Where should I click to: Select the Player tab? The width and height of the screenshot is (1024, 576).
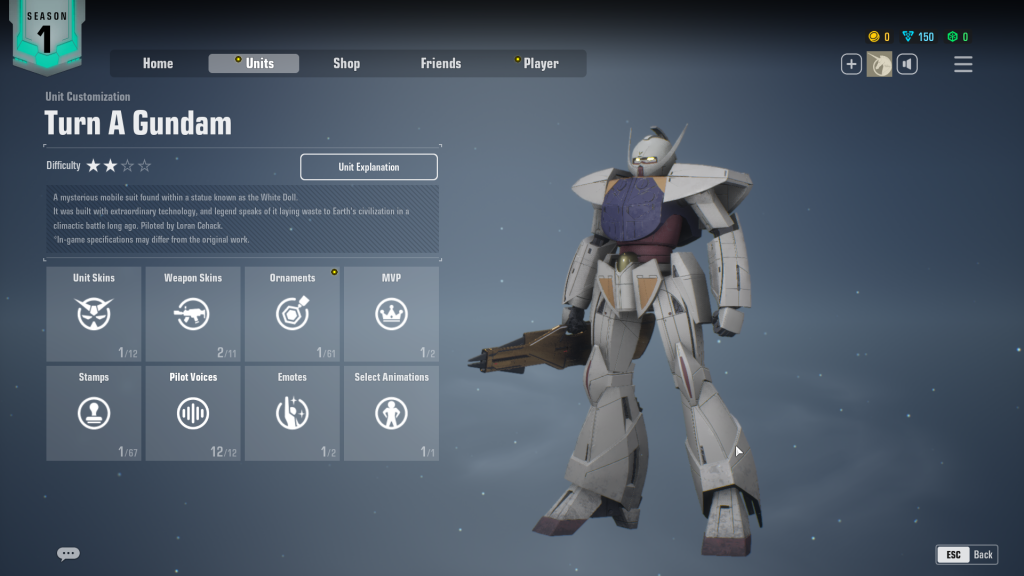(540, 63)
